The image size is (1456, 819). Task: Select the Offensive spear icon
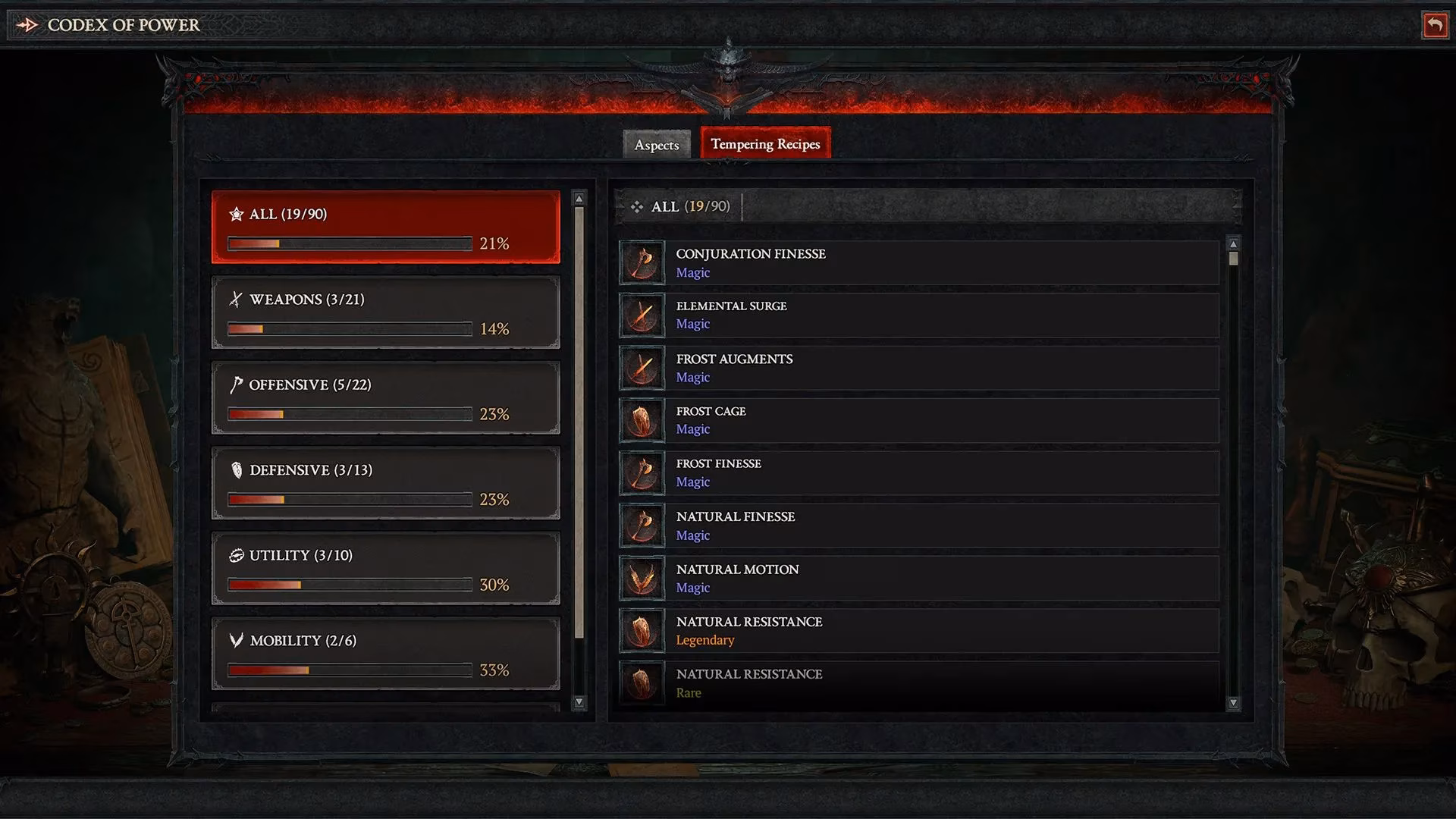coord(237,384)
